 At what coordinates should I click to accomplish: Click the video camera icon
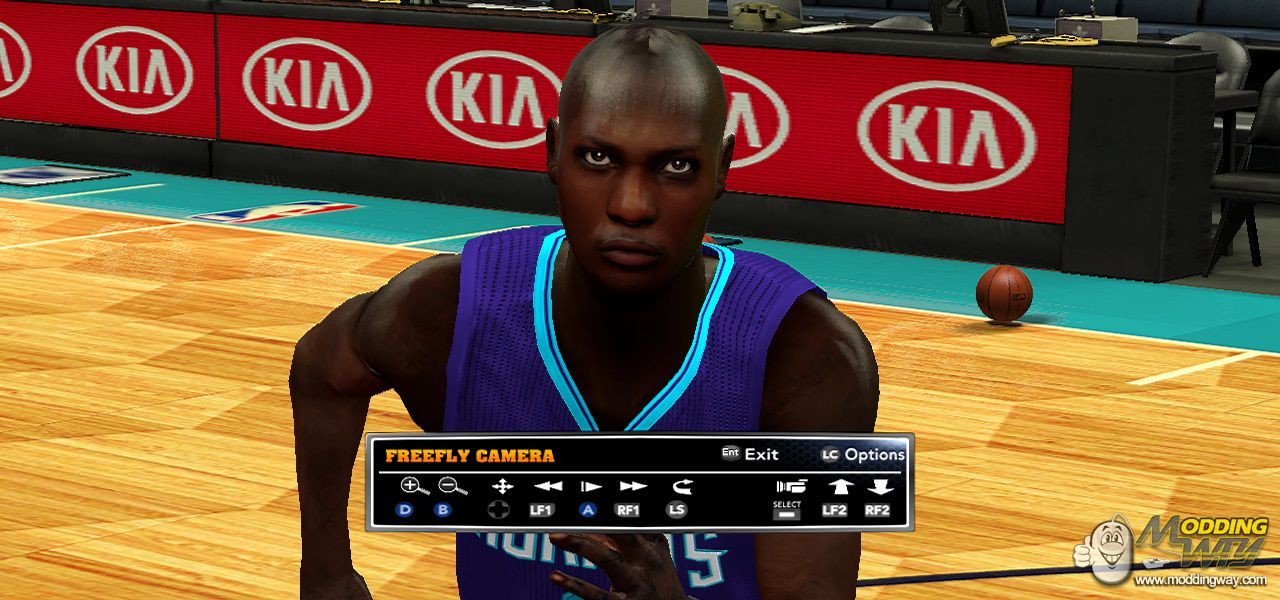[790, 487]
